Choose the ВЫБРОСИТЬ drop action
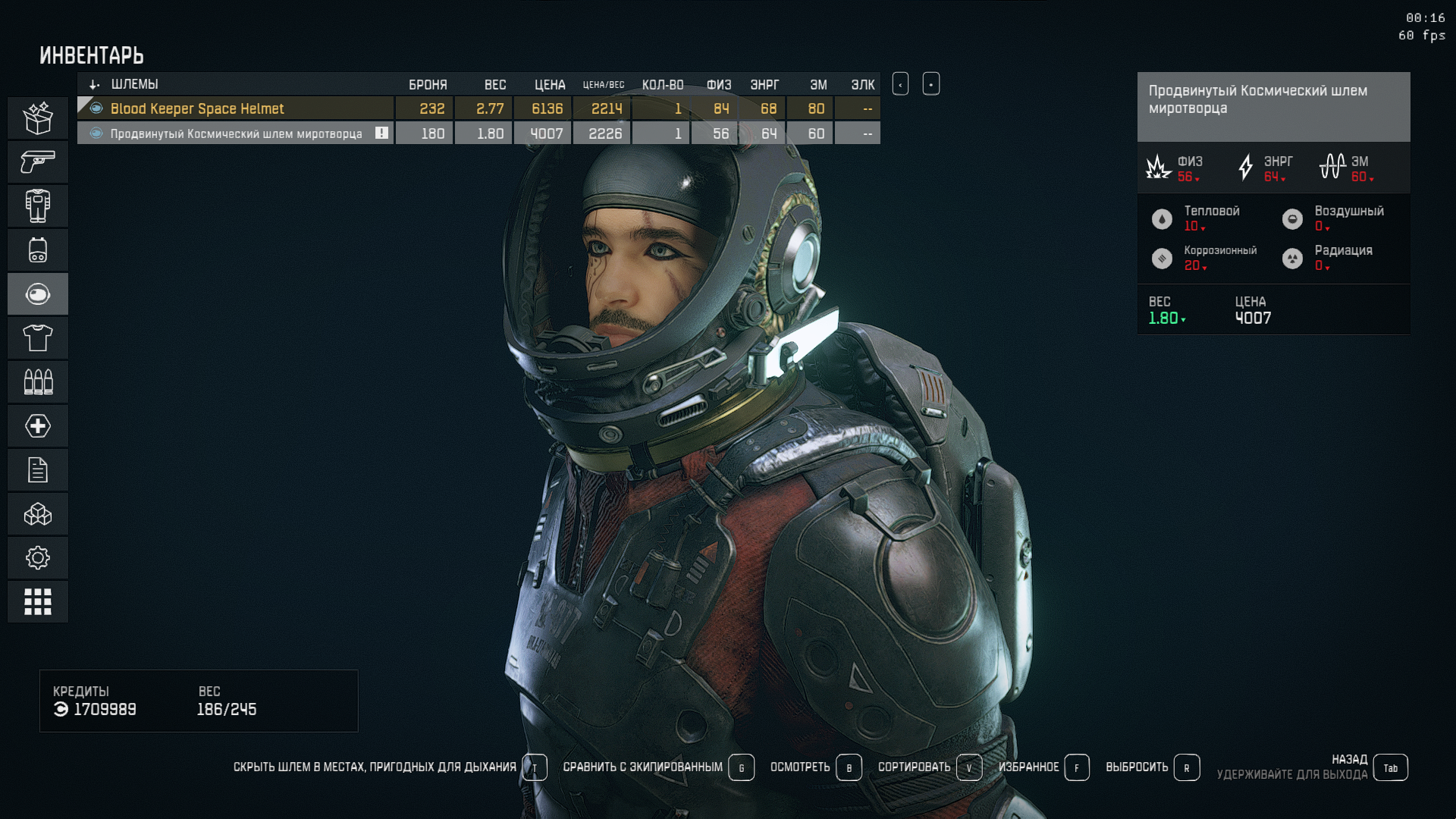Image resolution: width=1456 pixels, height=819 pixels. point(1137,767)
